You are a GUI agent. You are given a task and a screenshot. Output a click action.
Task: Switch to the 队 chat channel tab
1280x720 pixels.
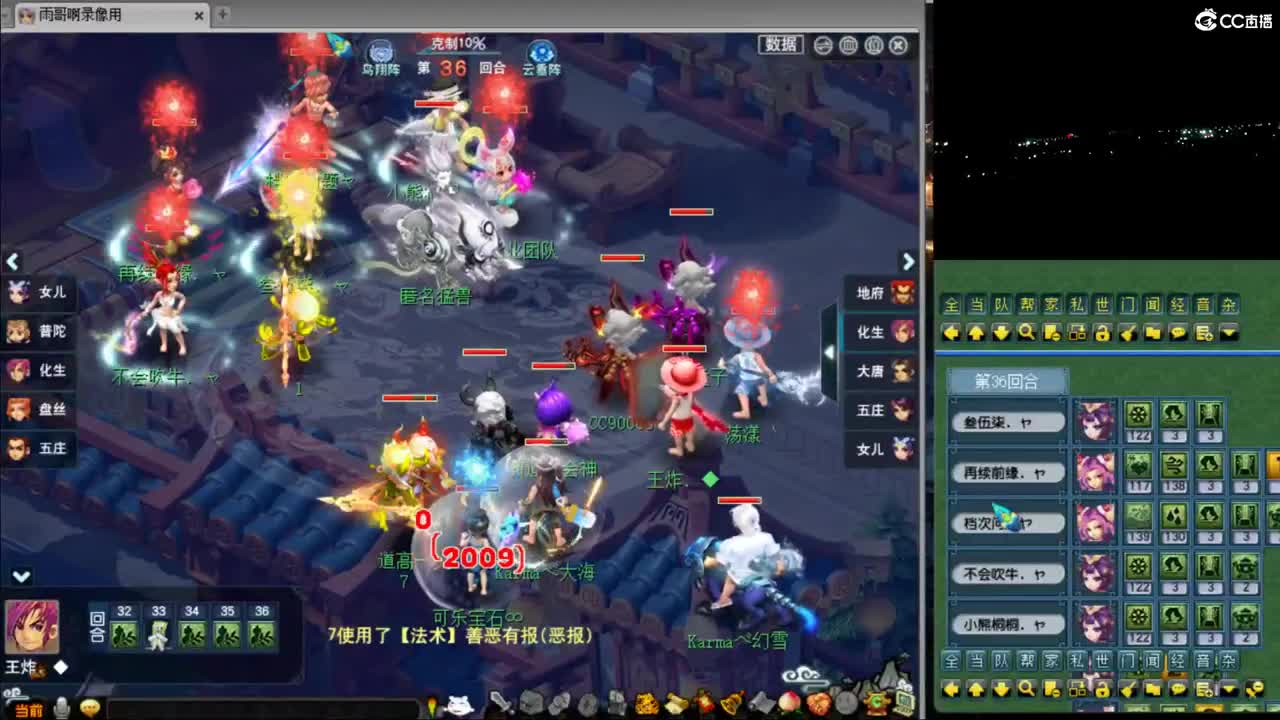click(1000, 305)
